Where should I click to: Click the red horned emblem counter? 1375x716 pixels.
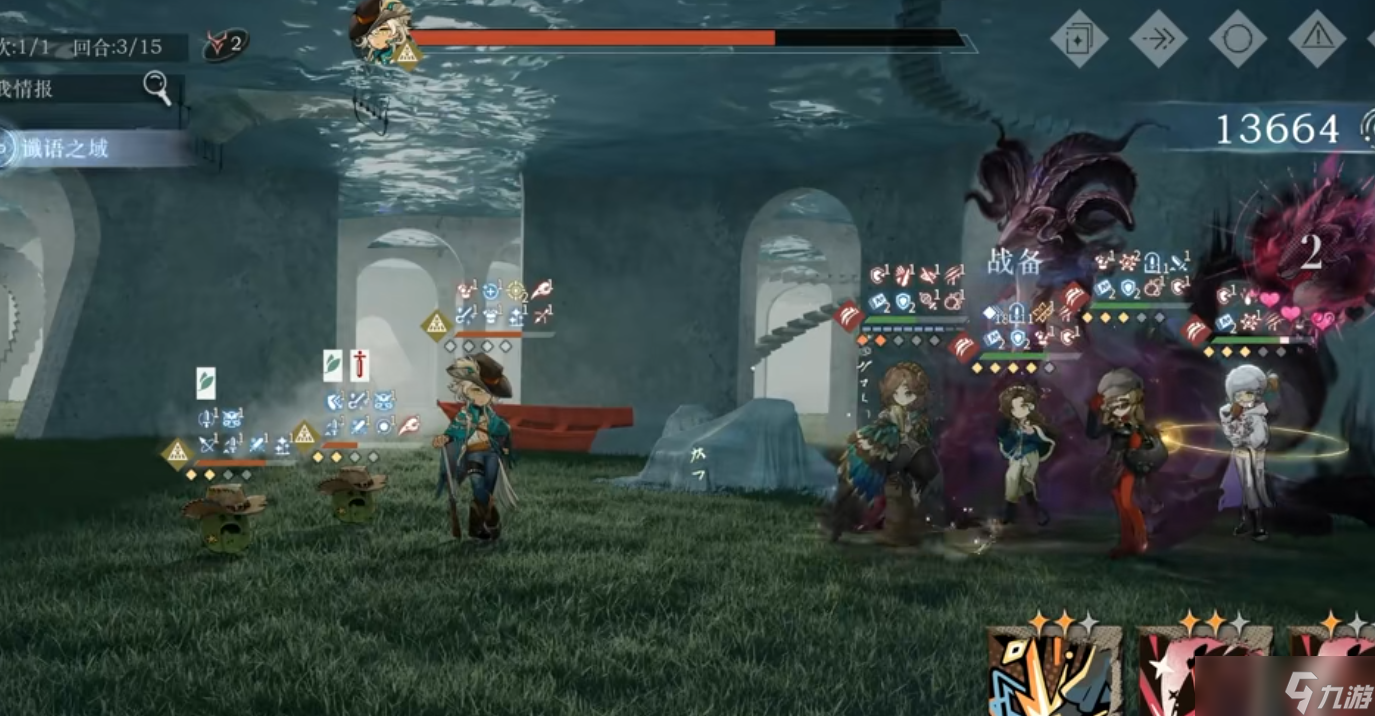pos(224,44)
